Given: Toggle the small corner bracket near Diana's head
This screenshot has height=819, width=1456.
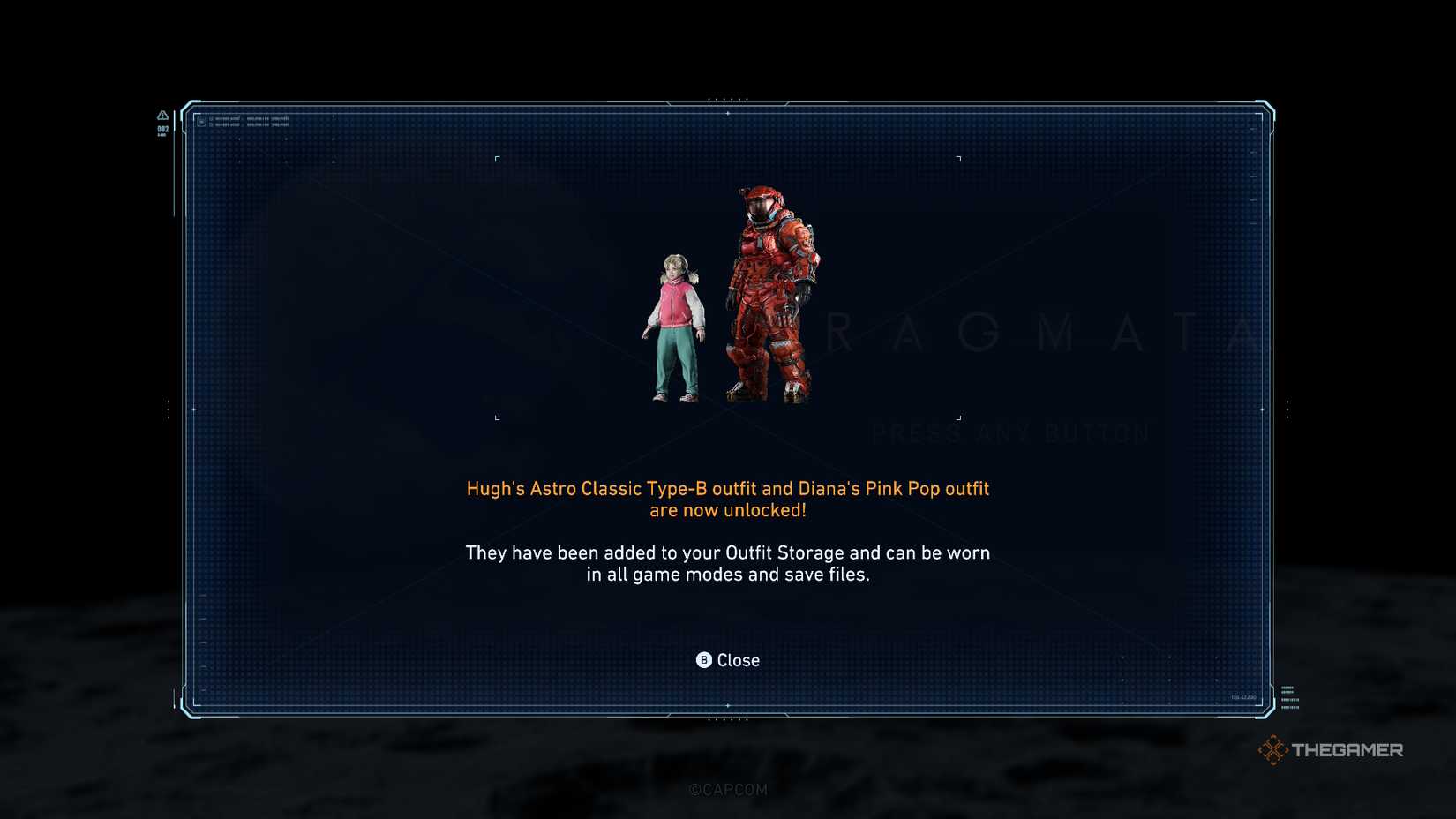Looking at the screenshot, I should 499,157.
